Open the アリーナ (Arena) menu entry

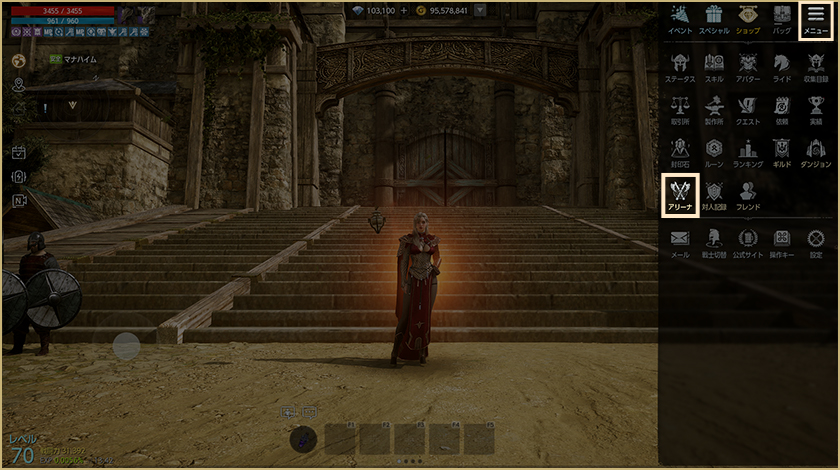pos(680,193)
